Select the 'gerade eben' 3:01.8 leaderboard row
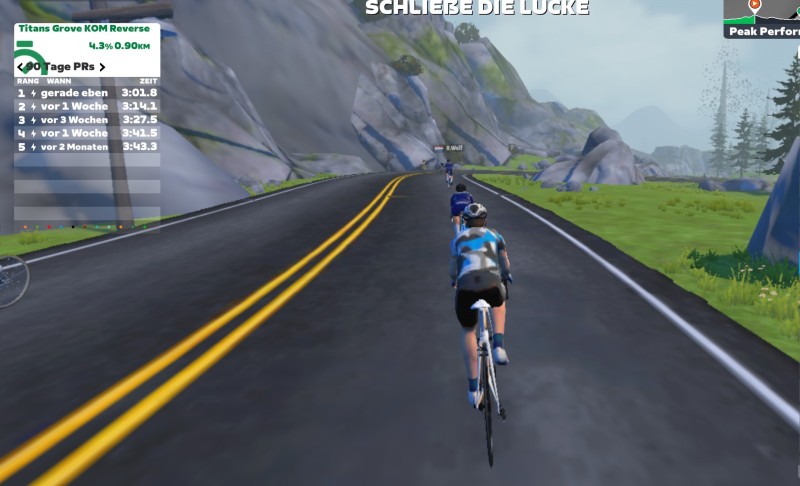The image size is (800, 486). tap(87, 92)
